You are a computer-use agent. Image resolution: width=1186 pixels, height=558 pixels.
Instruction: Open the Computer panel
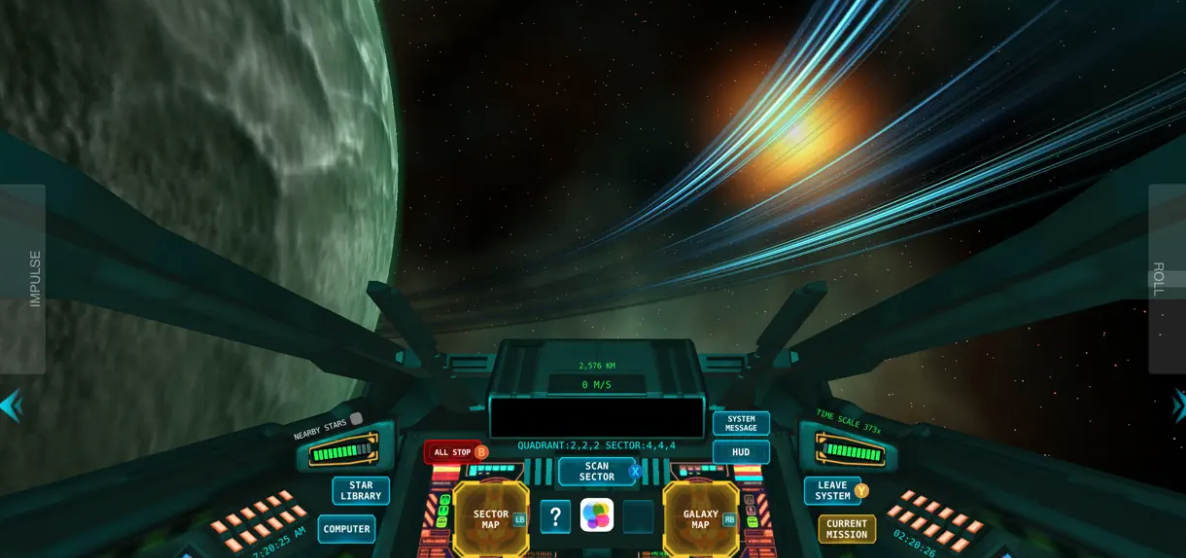[347, 529]
